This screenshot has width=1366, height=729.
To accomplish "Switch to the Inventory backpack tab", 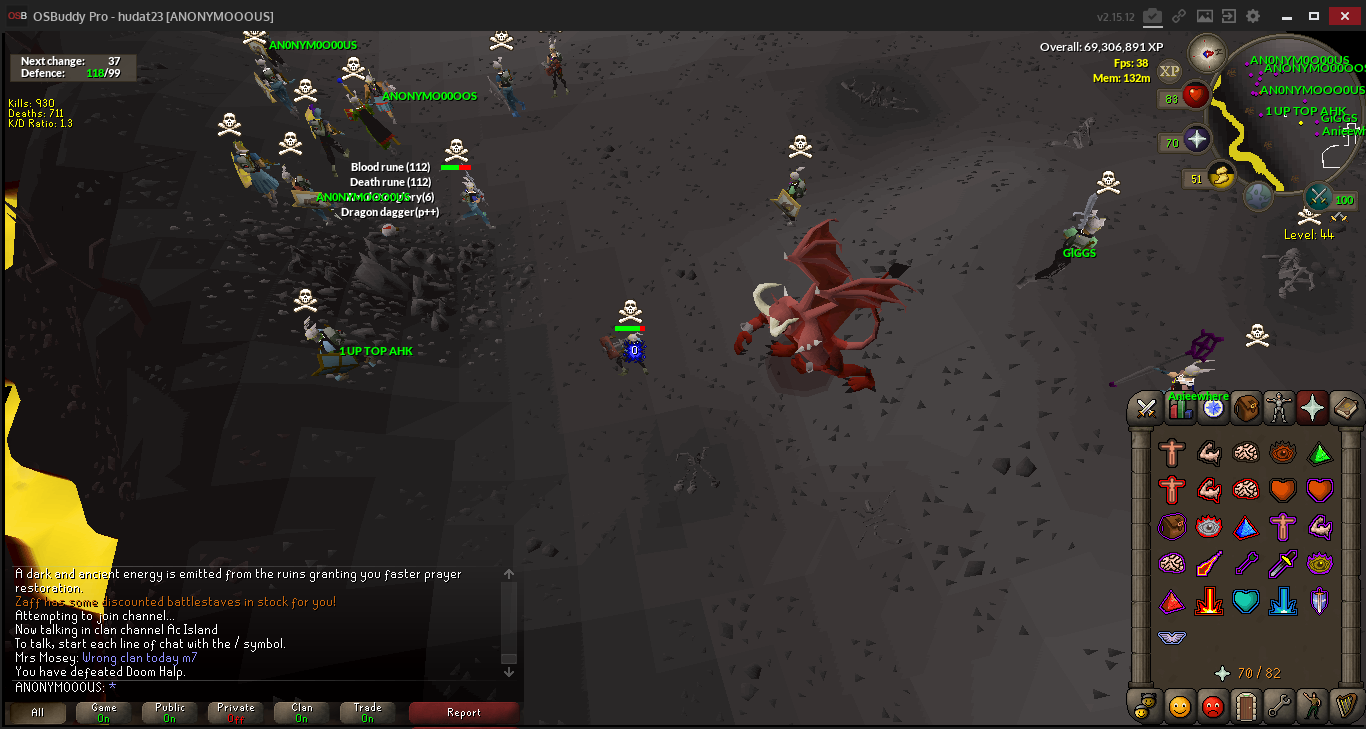I will pyautogui.click(x=1247, y=408).
